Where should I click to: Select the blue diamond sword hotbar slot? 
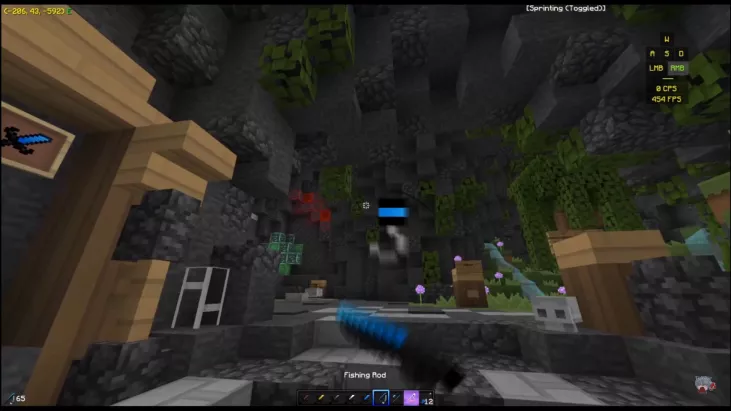click(x=366, y=397)
